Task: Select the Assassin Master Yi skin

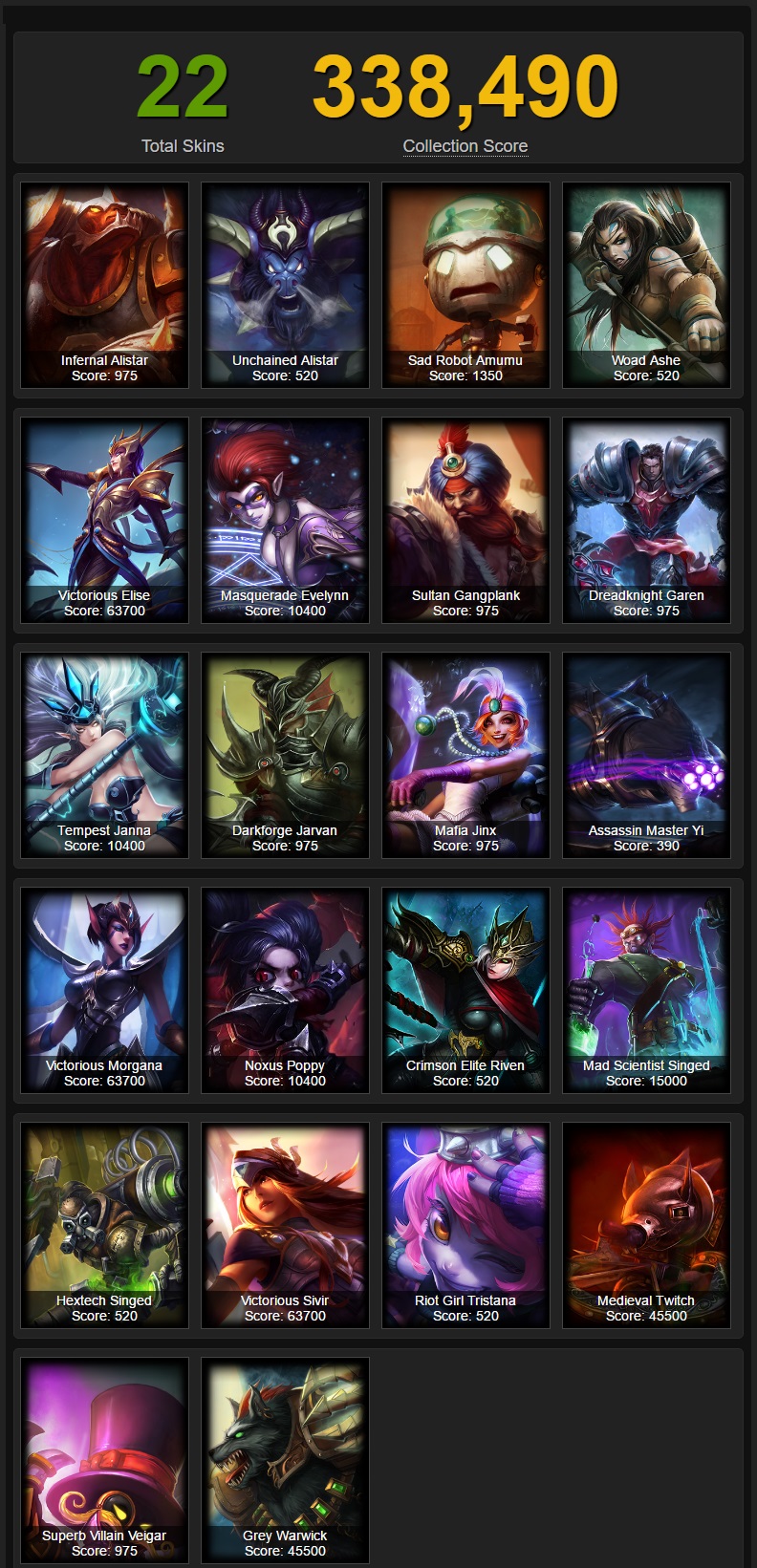Action: [x=646, y=755]
